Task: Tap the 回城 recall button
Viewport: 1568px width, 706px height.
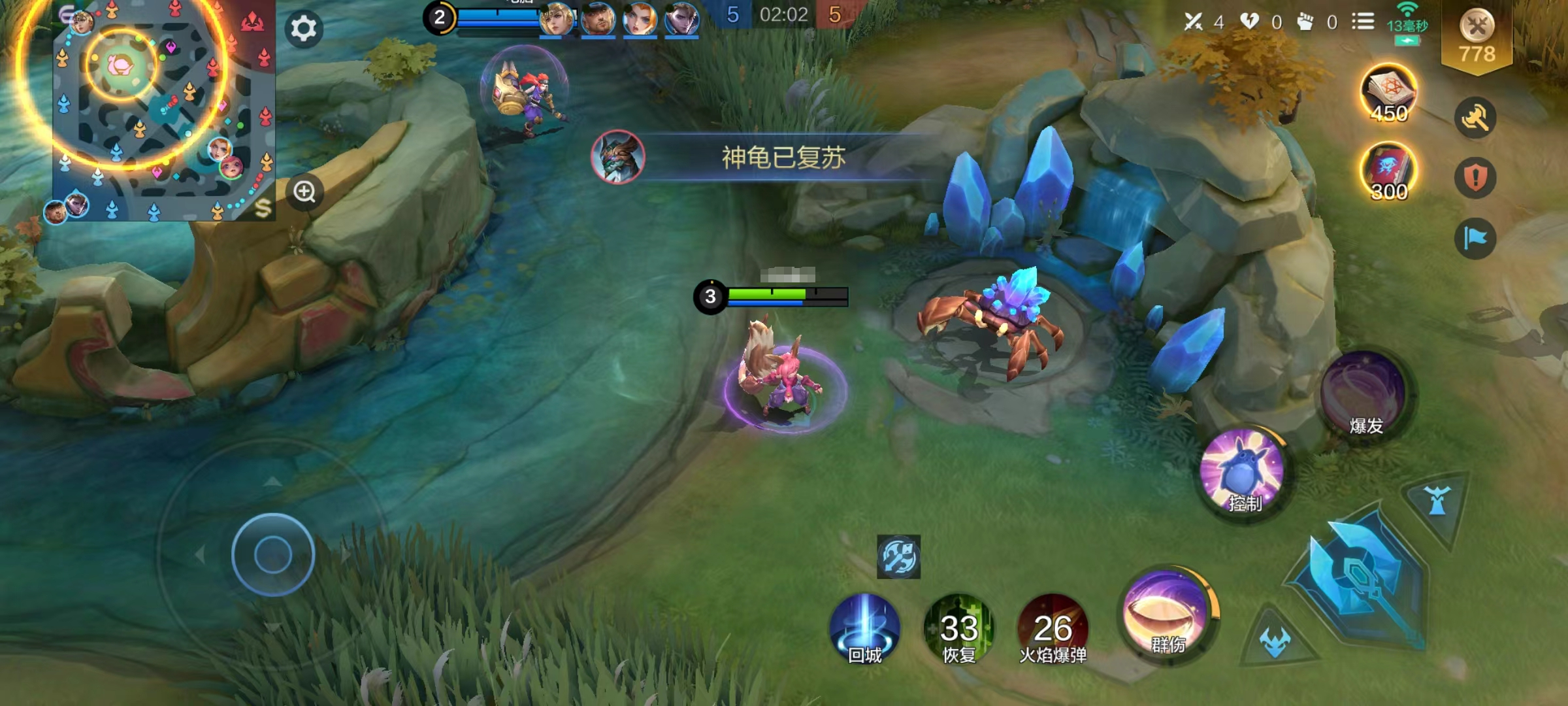Action: coord(864,629)
